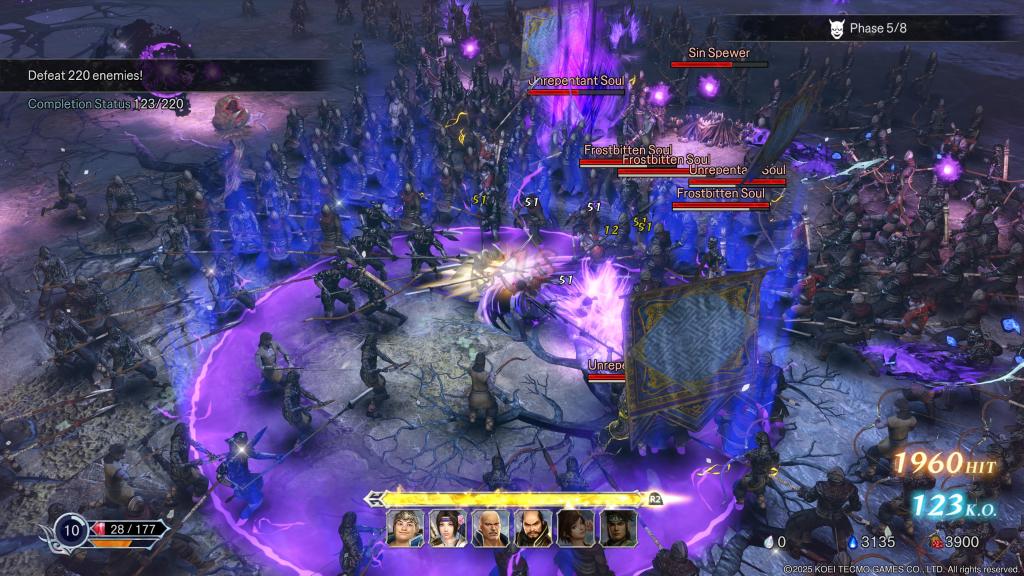Choose the woman with purple headband portrait
The height and width of the screenshot is (576, 1024).
coord(447,528)
